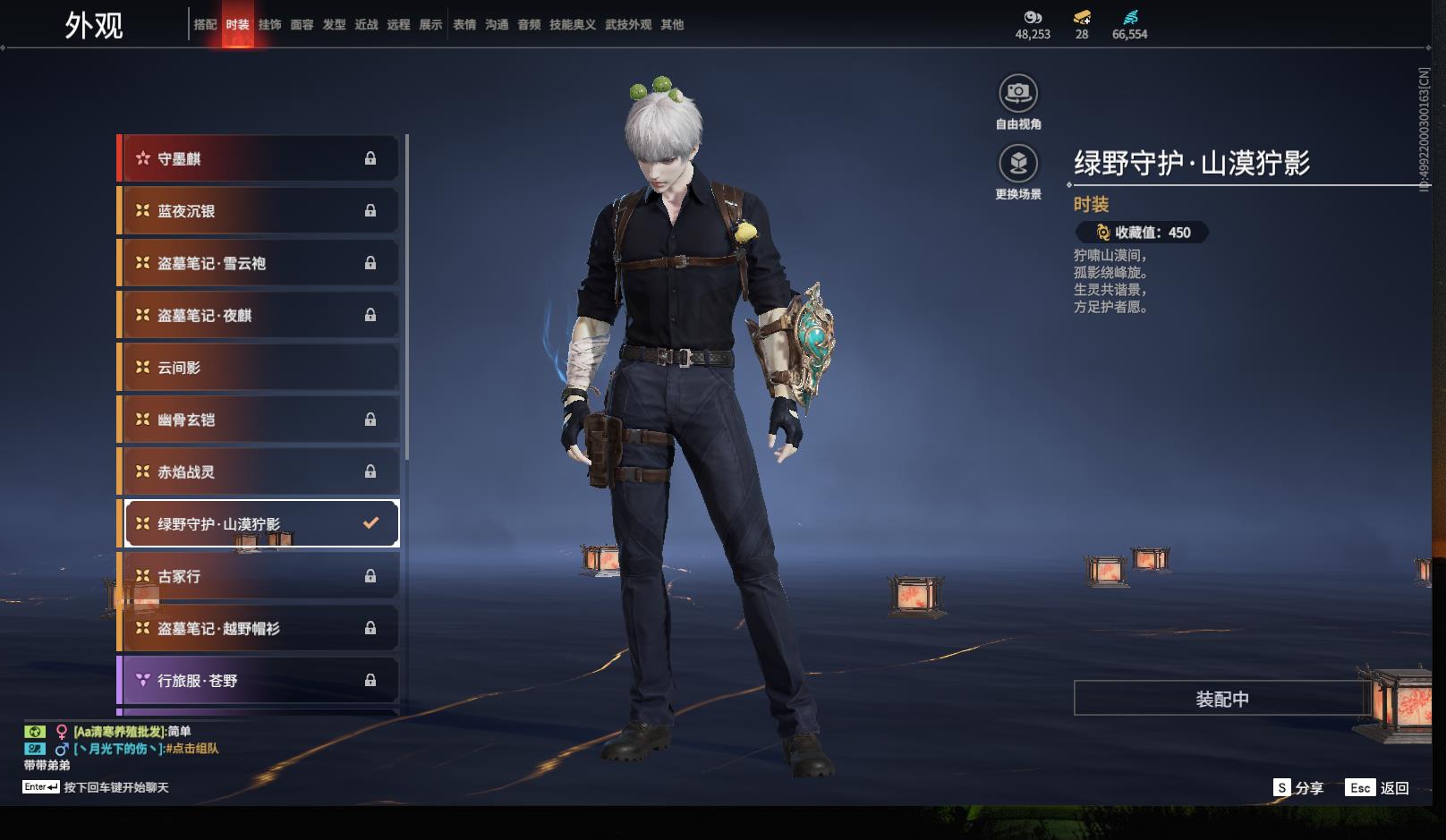Screen dimensions: 1446x840
Task: Return using the 返回 button
Action: 1378,788
